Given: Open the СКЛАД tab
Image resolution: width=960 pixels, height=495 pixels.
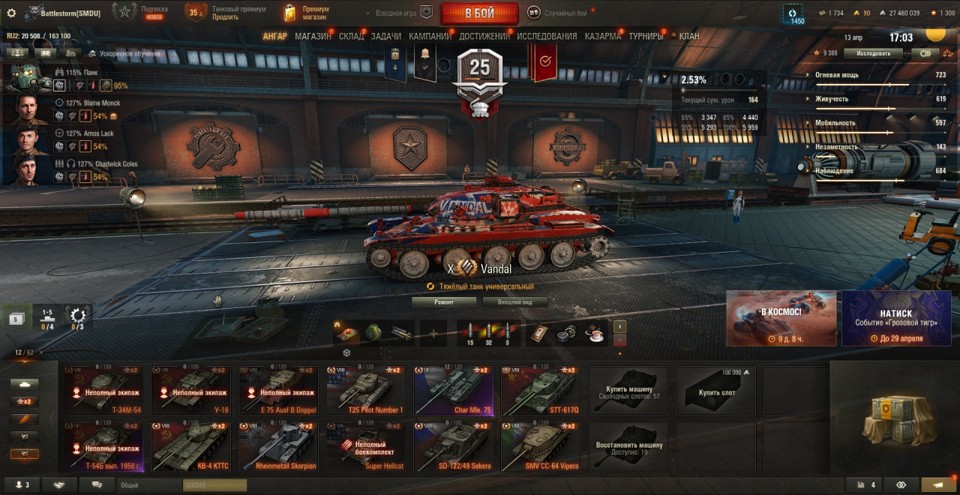Looking at the screenshot, I should tap(351, 36).
